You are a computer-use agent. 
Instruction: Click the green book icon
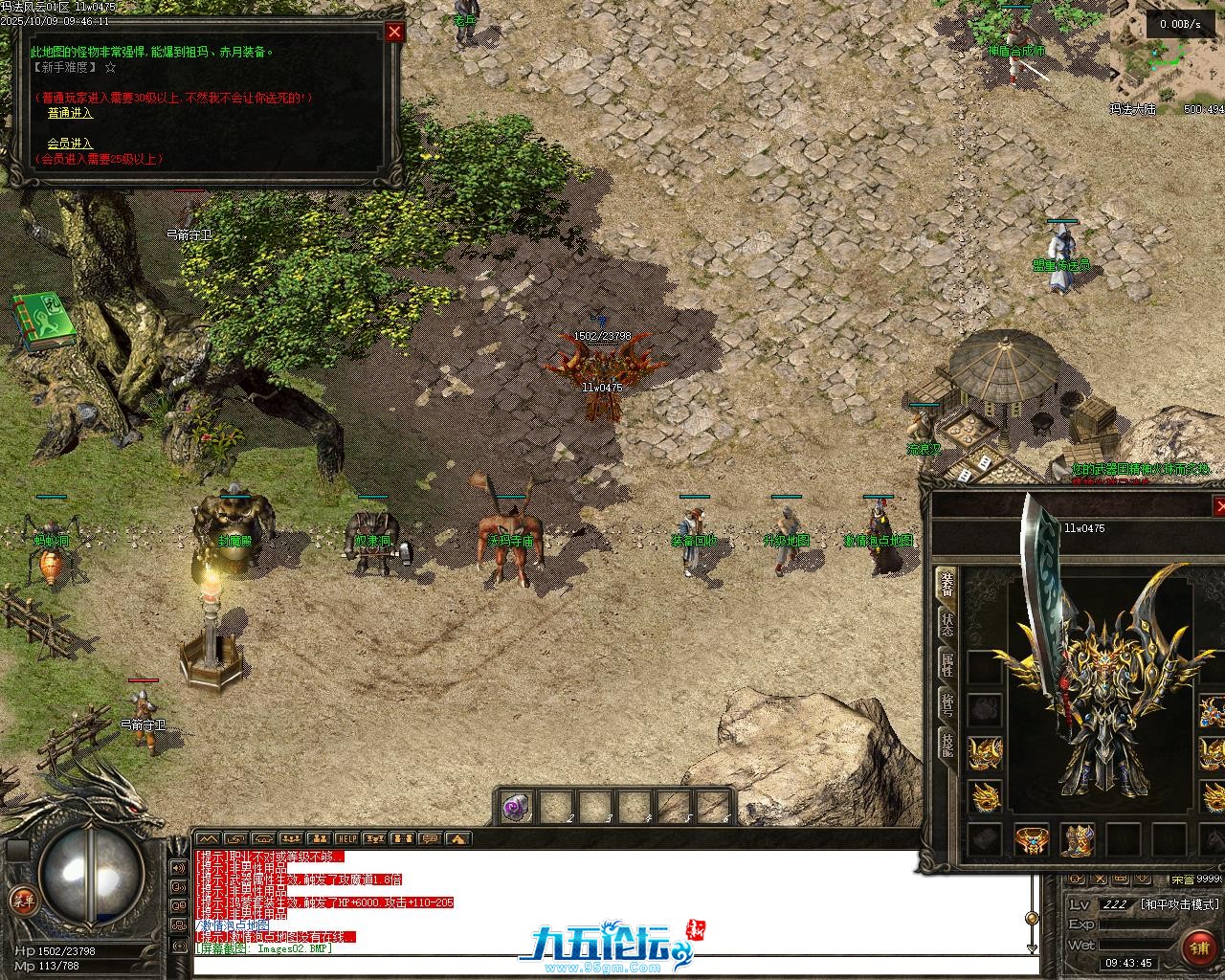click(42, 321)
